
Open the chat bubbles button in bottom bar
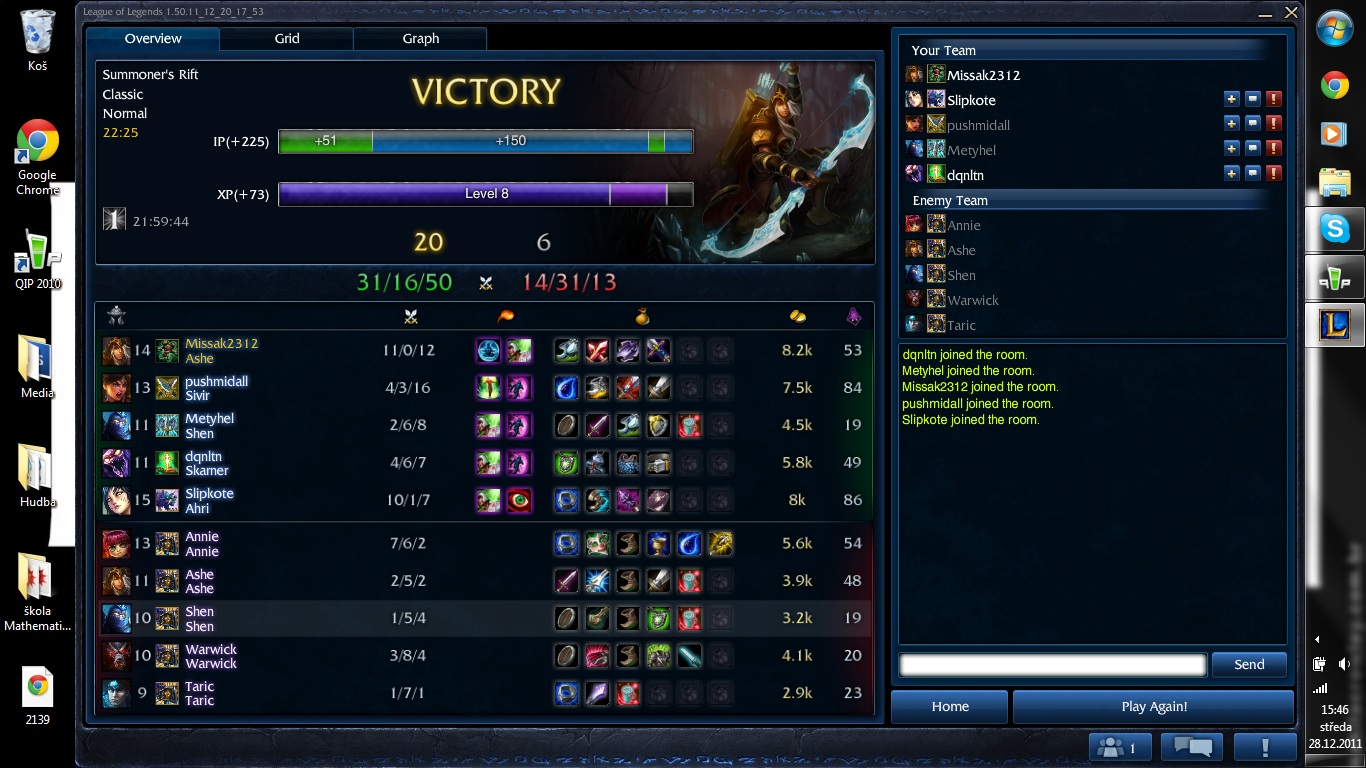pos(1193,747)
